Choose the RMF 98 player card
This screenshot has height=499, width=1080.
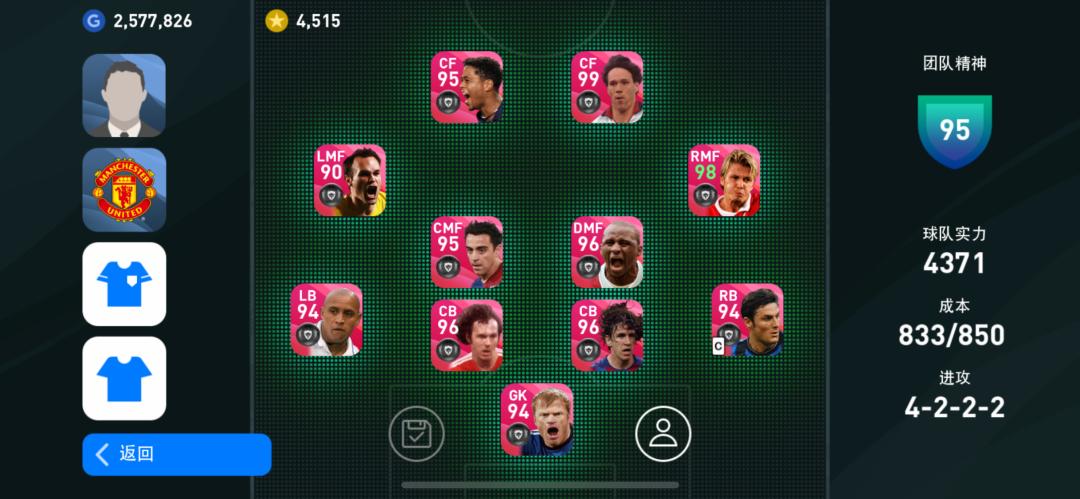(x=724, y=180)
